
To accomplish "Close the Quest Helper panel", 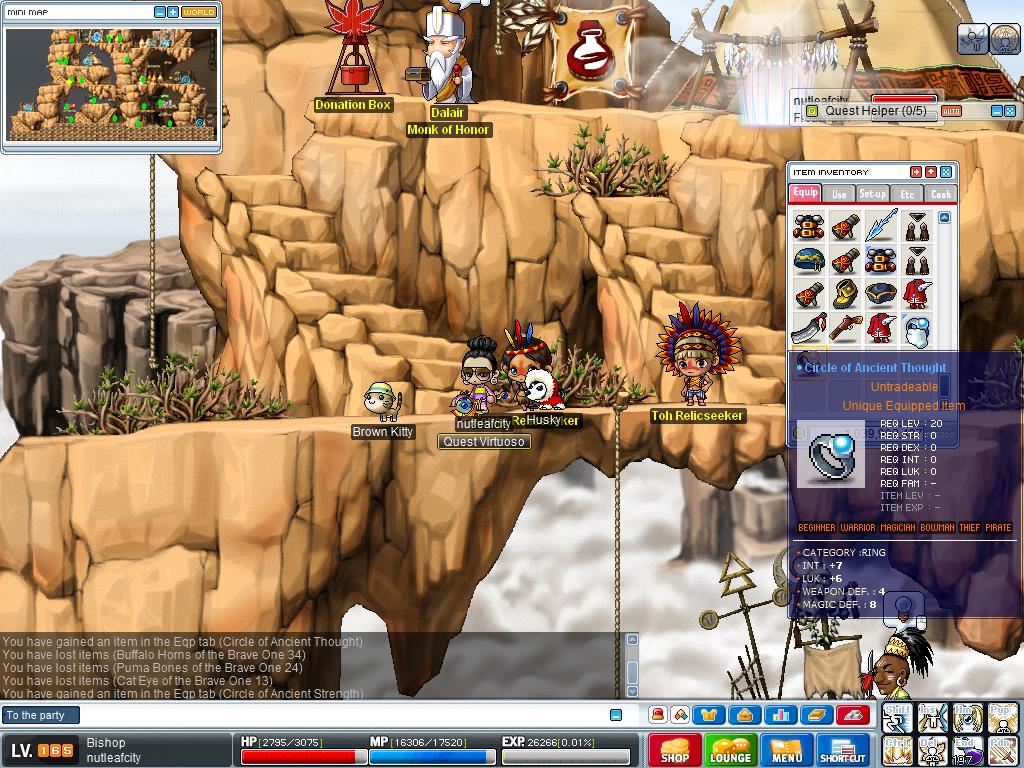I will coord(1009,111).
